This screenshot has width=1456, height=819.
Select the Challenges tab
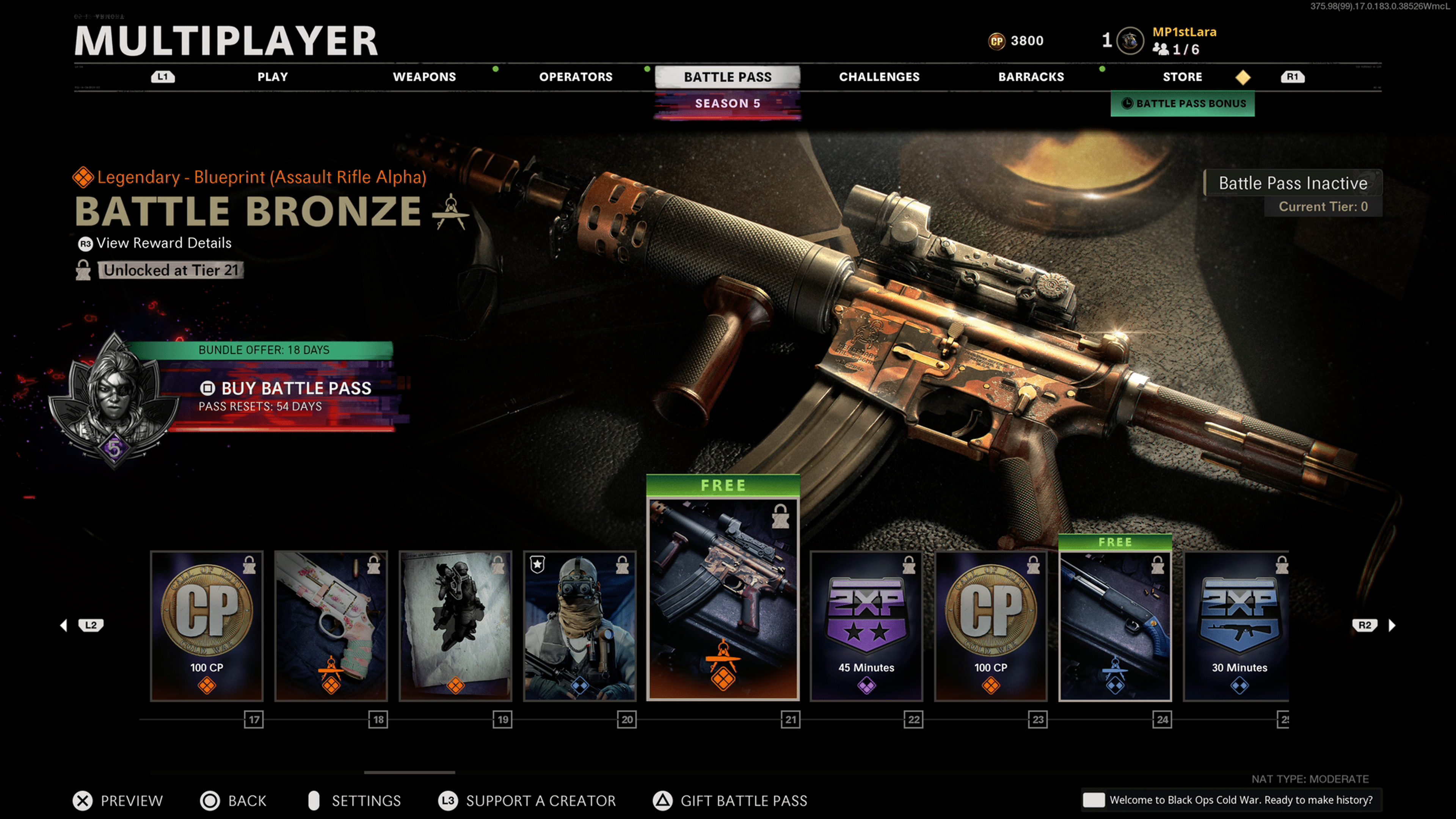point(879,77)
